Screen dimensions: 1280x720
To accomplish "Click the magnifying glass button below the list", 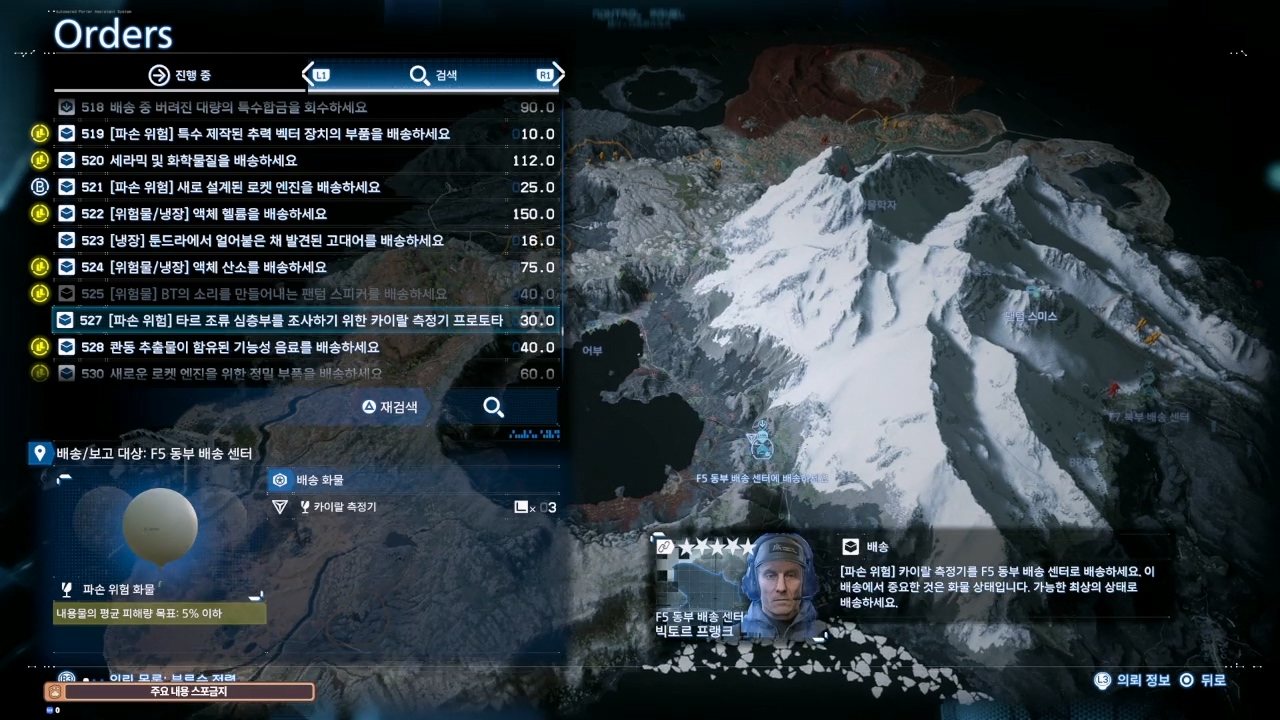I will [x=493, y=407].
